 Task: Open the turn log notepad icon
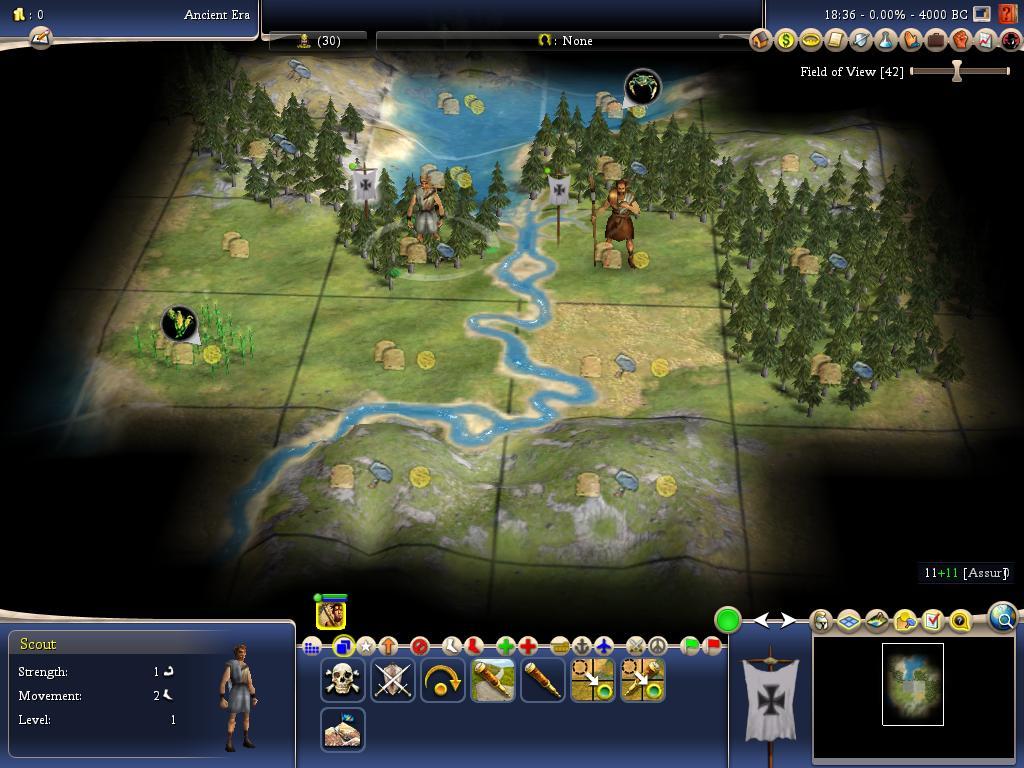click(x=40, y=38)
